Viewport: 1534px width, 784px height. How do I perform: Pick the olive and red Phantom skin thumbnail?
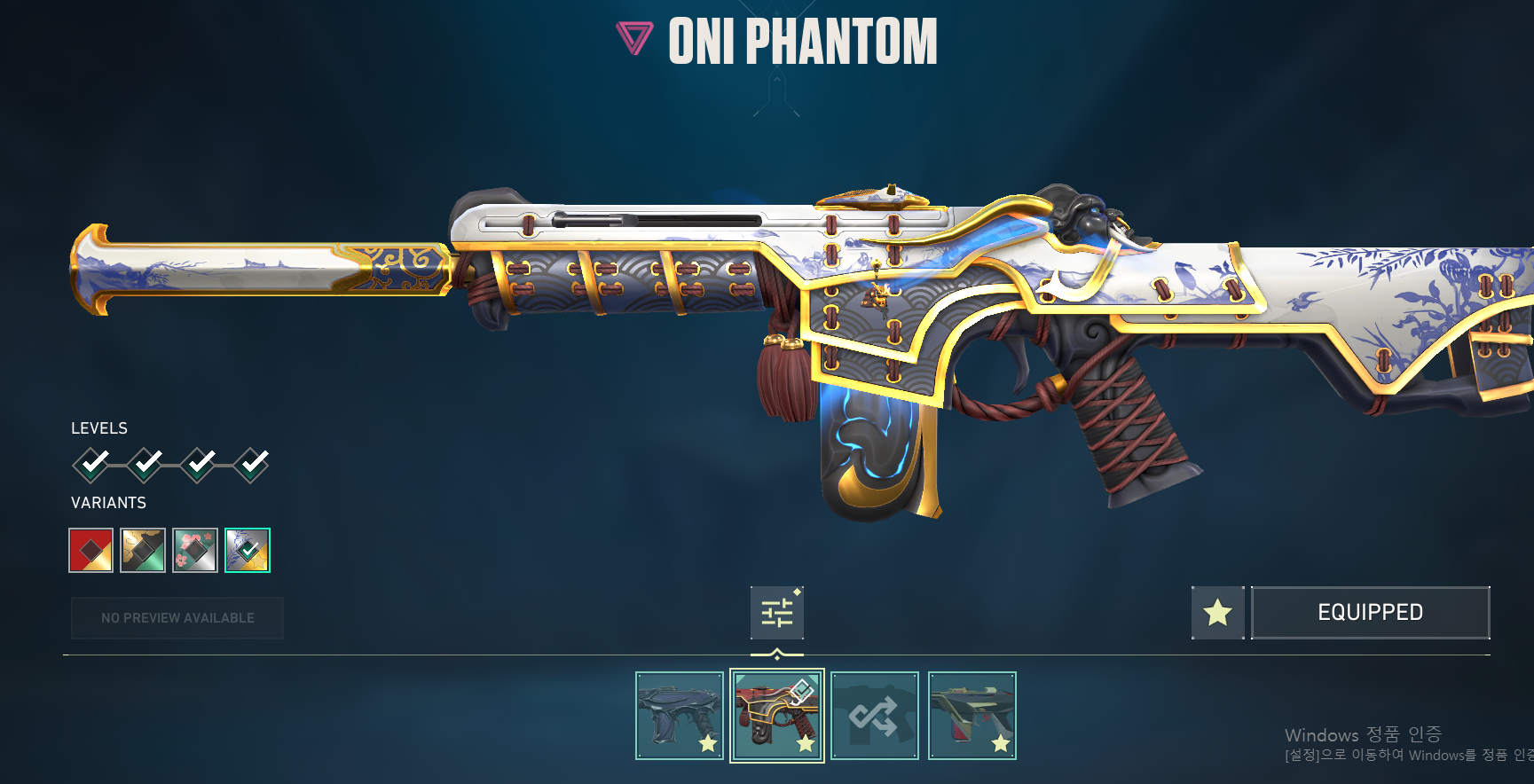[x=972, y=716]
